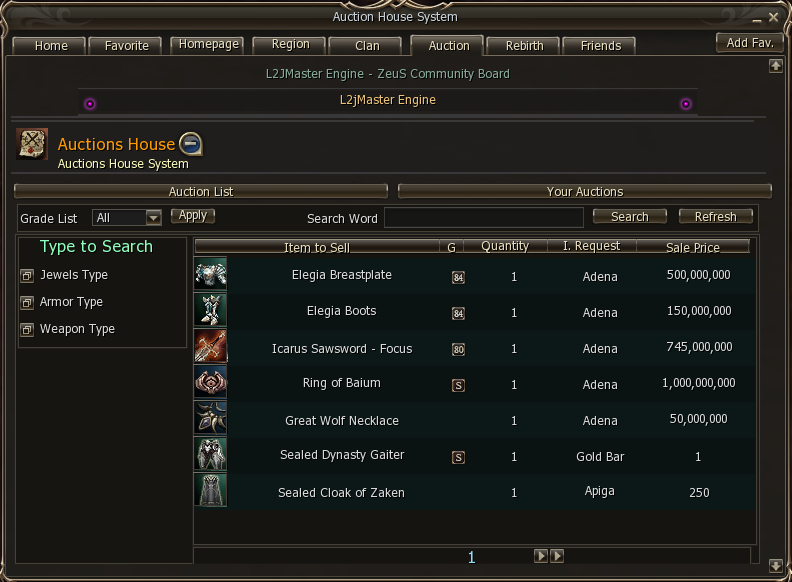
Task: Pick the Ring of Baium listing
Action: point(342,383)
